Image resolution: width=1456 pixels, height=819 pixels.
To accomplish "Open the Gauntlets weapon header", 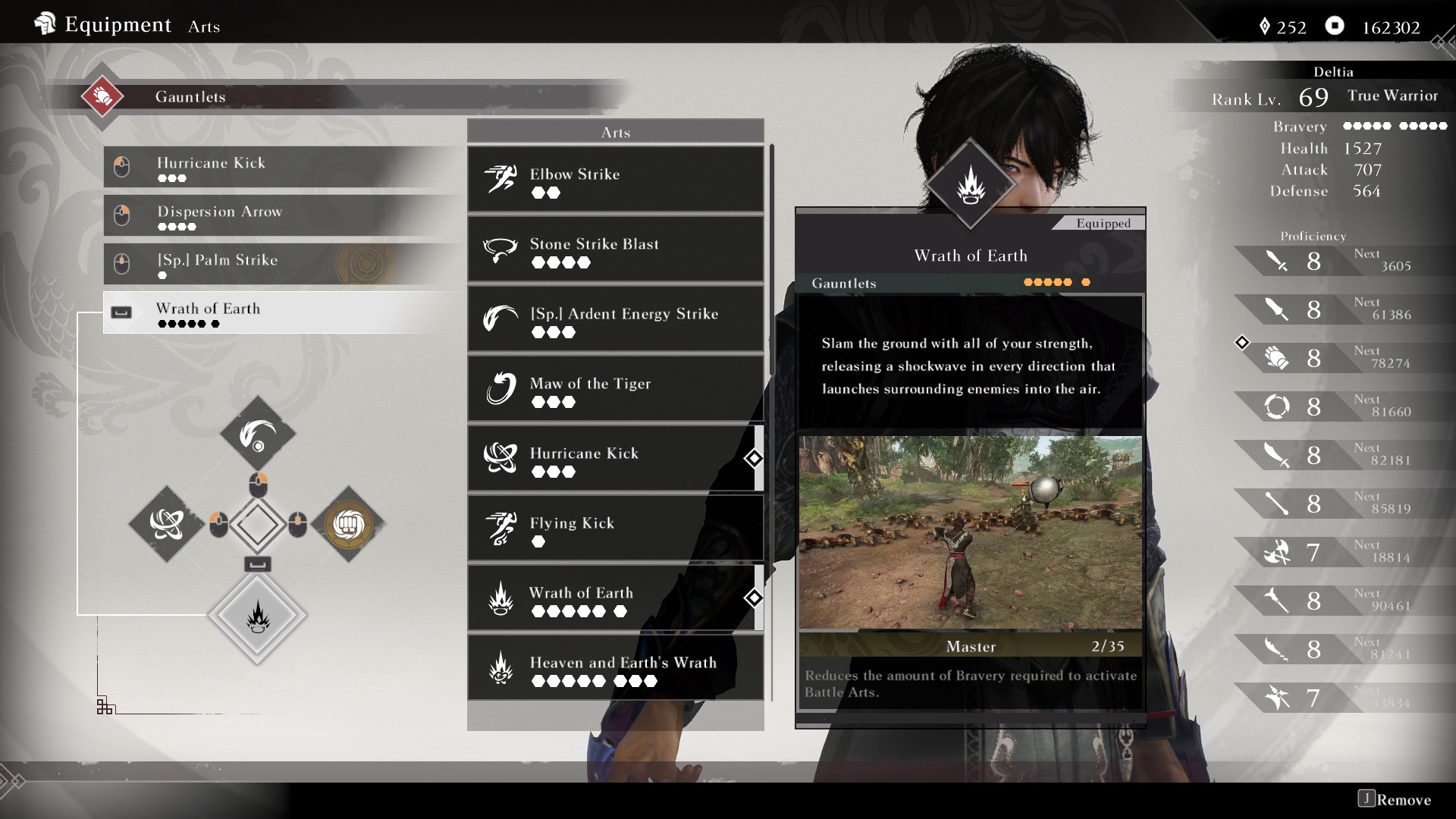I will point(190,97).
